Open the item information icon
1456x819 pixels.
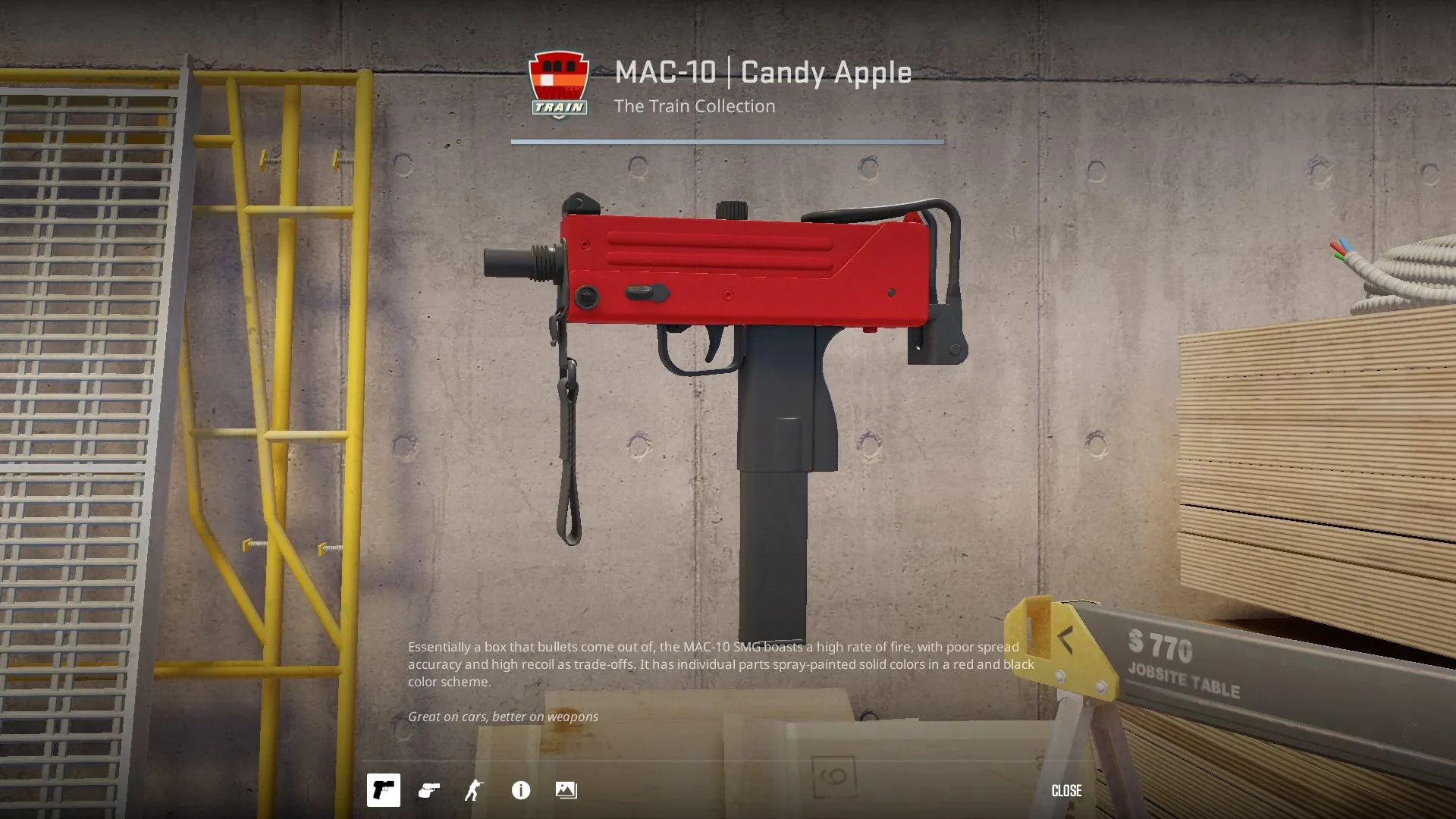pyautogui.click(x=521, y=790)
